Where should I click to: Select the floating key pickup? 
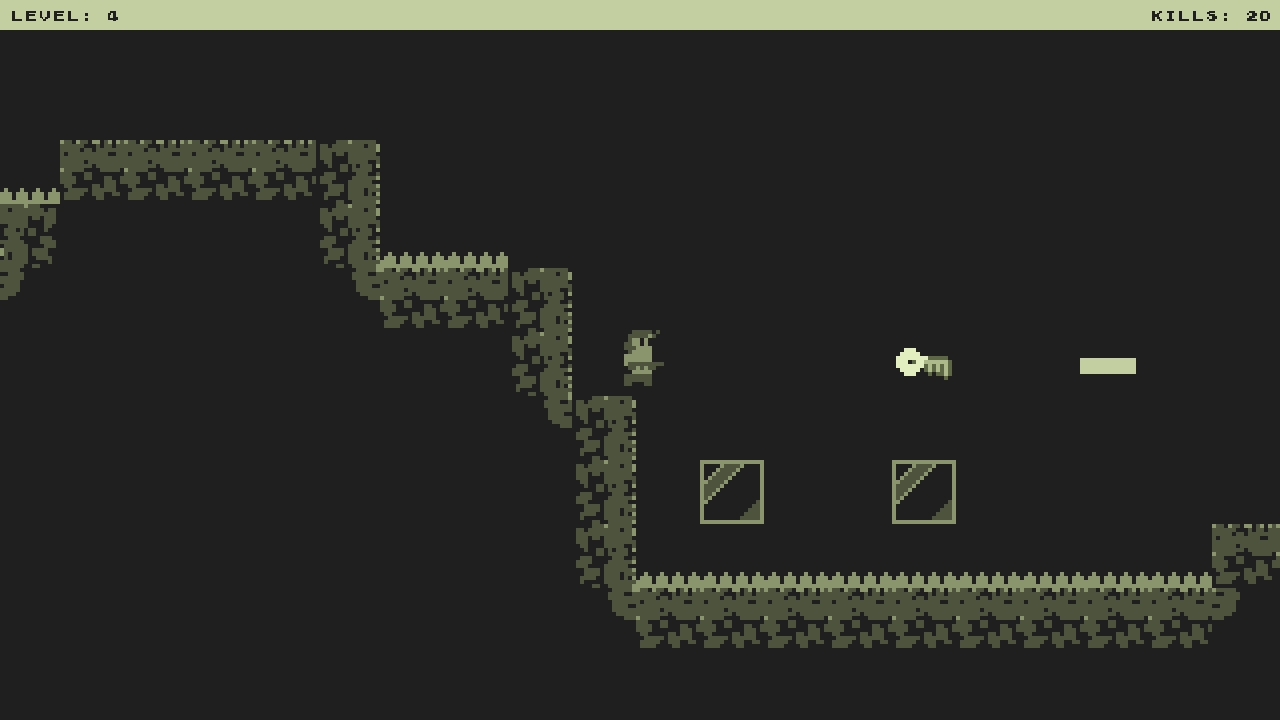(x=920, y=363)
